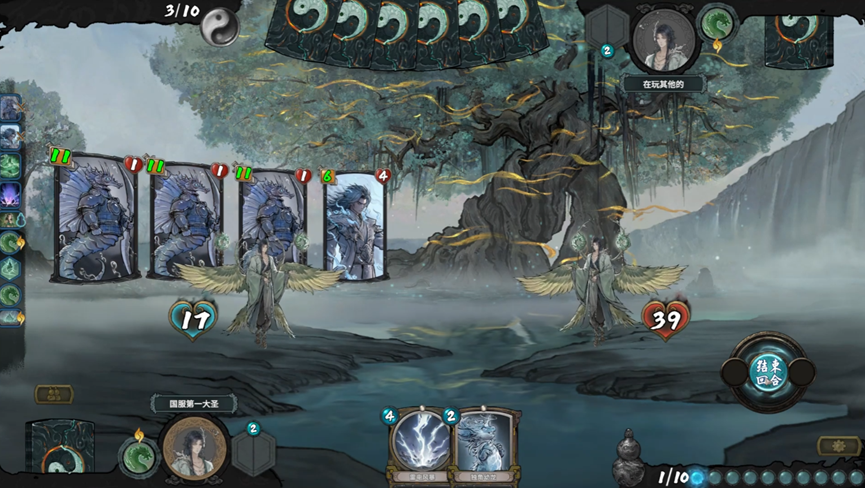Click the opponent's portrait at the top
The width and height of the screenshot is (865, 488).
[x=662, y=40]
